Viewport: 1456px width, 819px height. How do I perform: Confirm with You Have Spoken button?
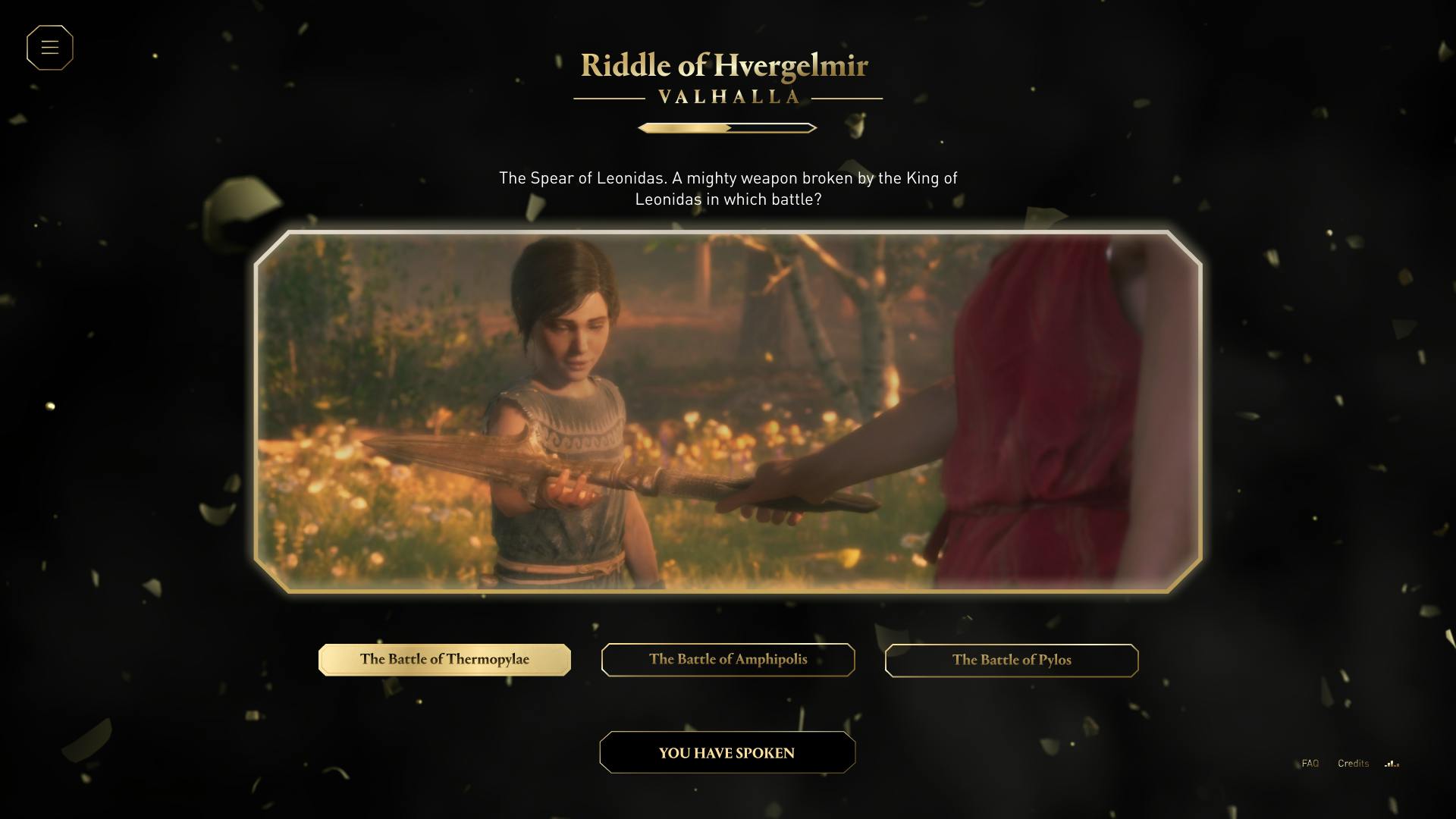point(727,753)
